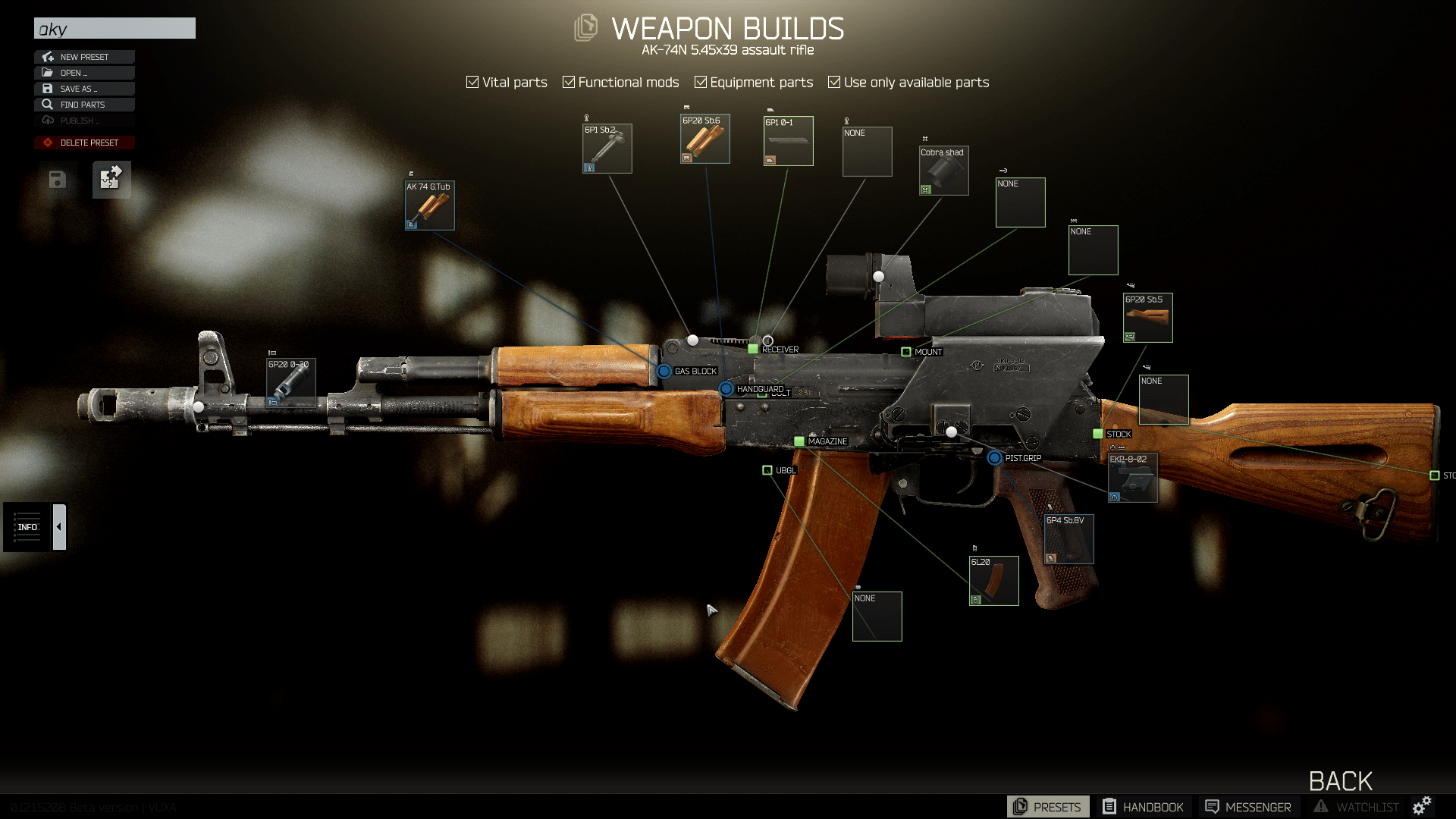Select the Cobra sight shade slot
Screen dimensions: 1456x819
click(x=943, y=171)
